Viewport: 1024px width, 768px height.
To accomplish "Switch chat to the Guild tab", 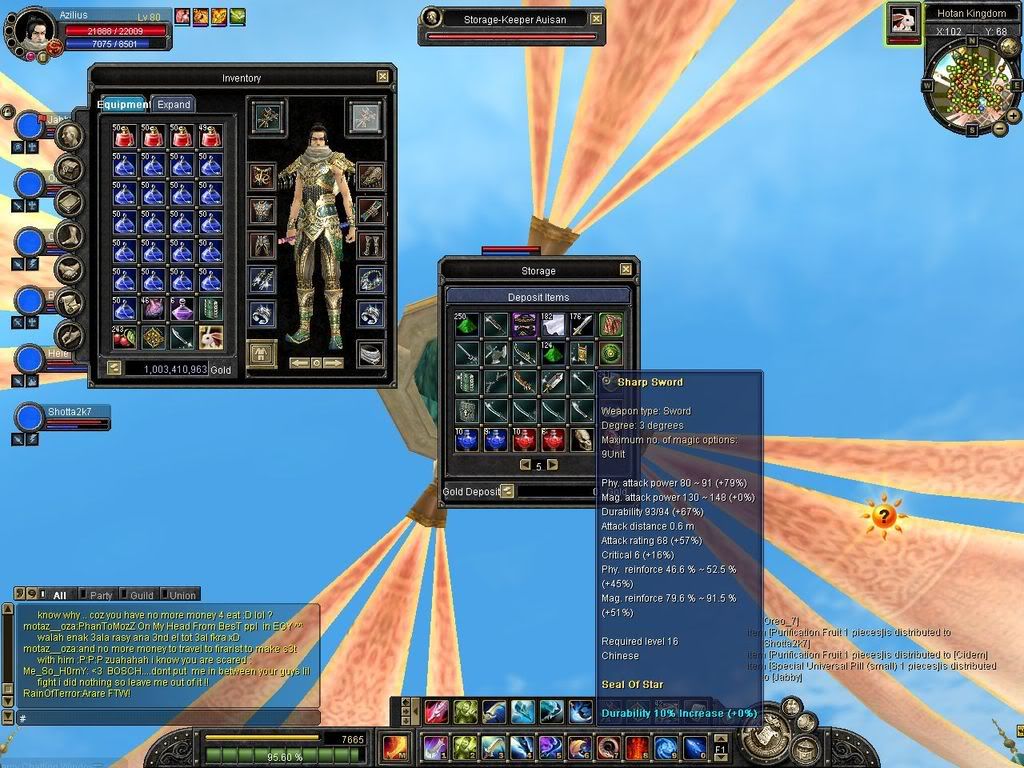I will coord(141,594).
